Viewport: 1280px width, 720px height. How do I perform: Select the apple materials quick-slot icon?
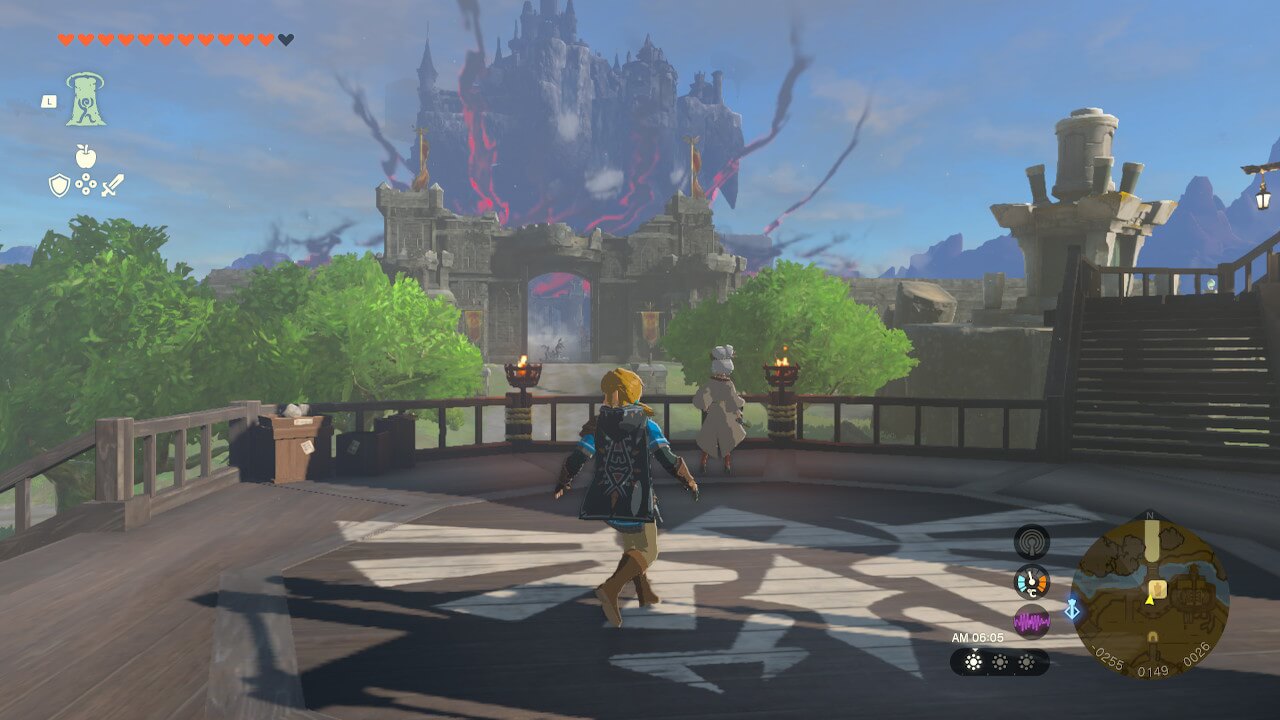(86, 156)
